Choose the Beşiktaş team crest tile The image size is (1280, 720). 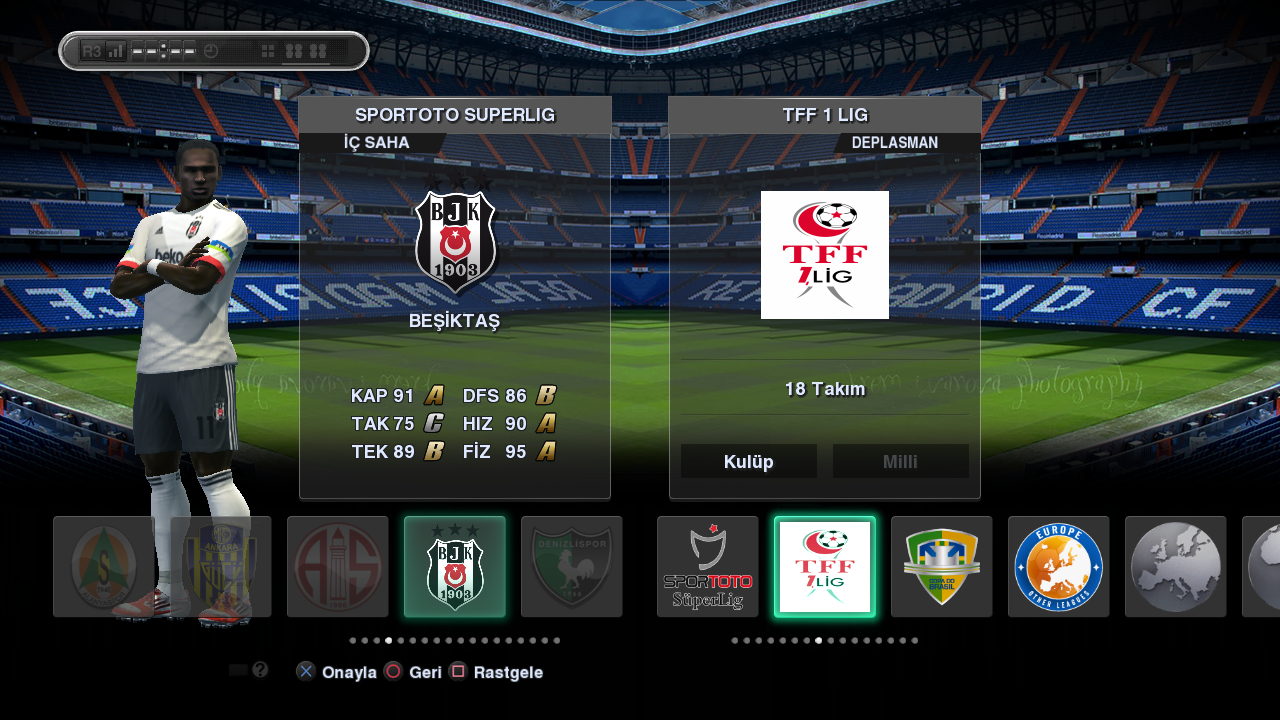(455, 567)
